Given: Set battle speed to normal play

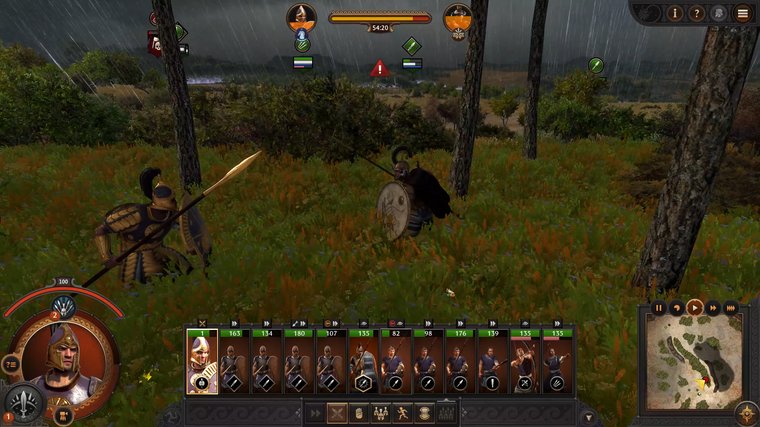Looking at the screenshot, I should tap(694, 307).
